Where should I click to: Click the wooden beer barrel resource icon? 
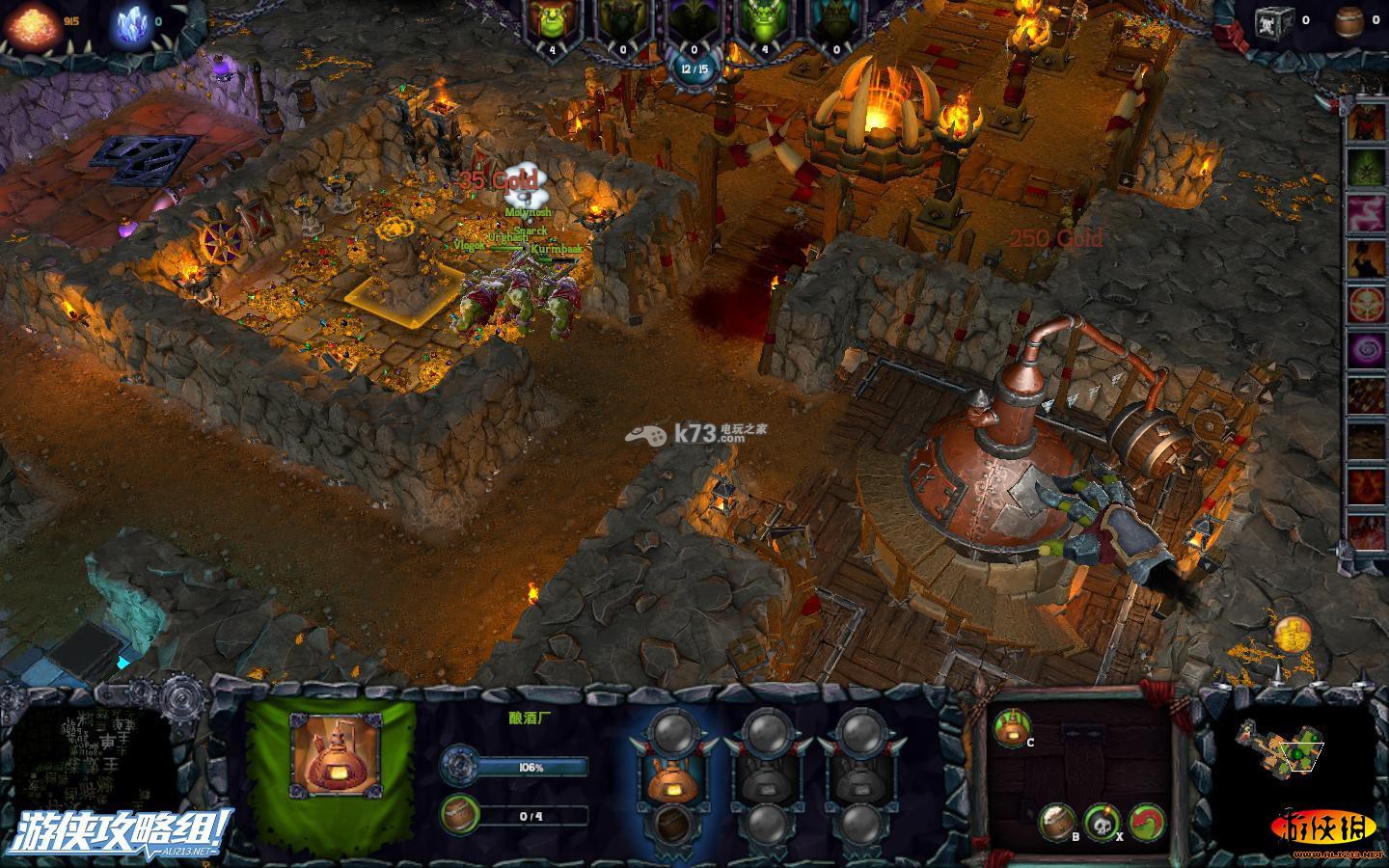1349,20
